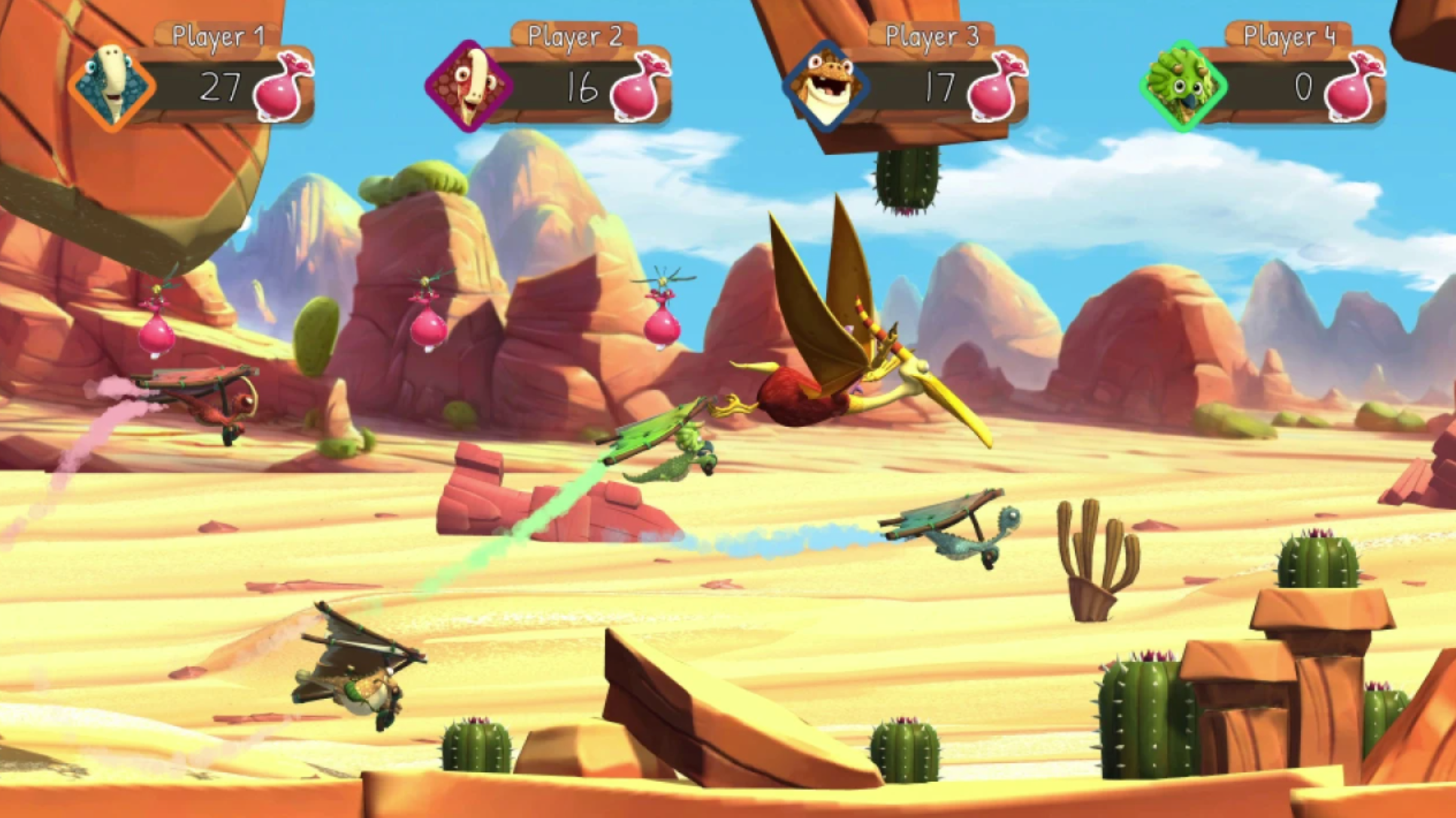Click the Player 4 name banner
The image size is (1456, 818).
coord(1290,33)
